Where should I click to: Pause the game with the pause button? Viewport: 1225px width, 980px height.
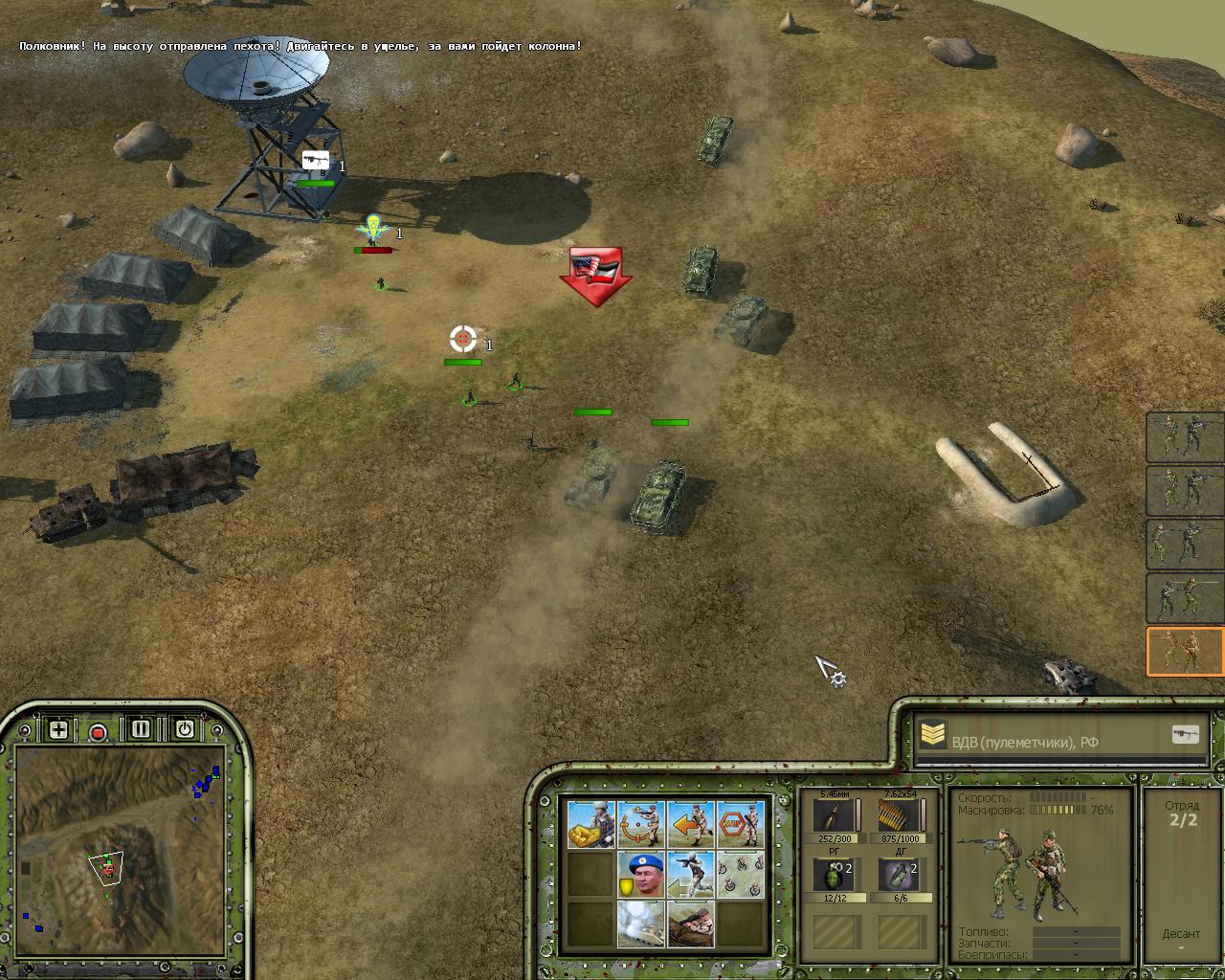141,729
